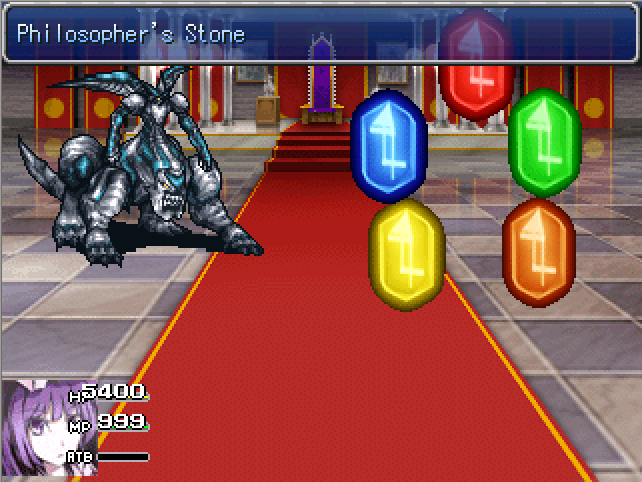Screen dimensions: 642x482
Task: Select the purple-haired character portrait
Action: click(32, 430)
